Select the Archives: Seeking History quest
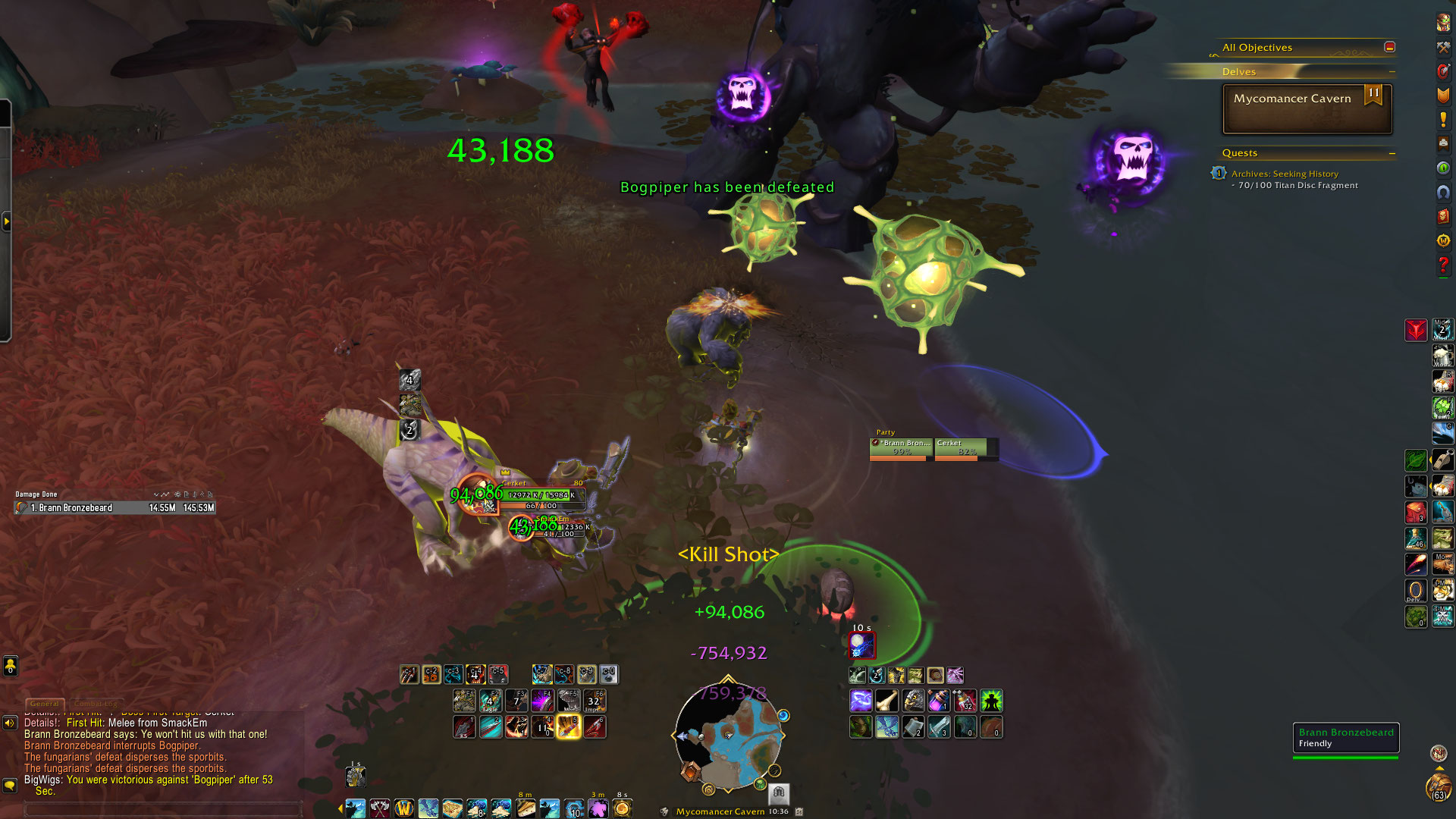Screen dimensions: 1456x819 [1285, 174]
